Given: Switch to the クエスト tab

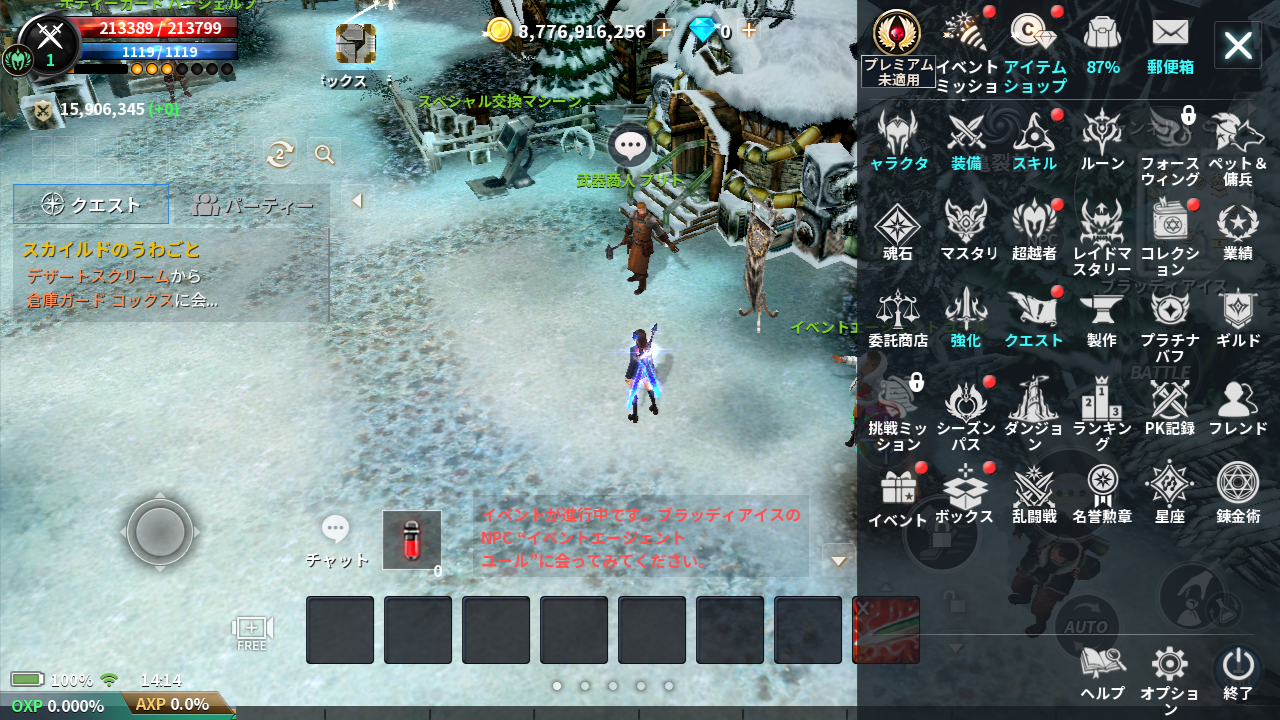Looking at the screenshot, I should (x=90, y=204).
